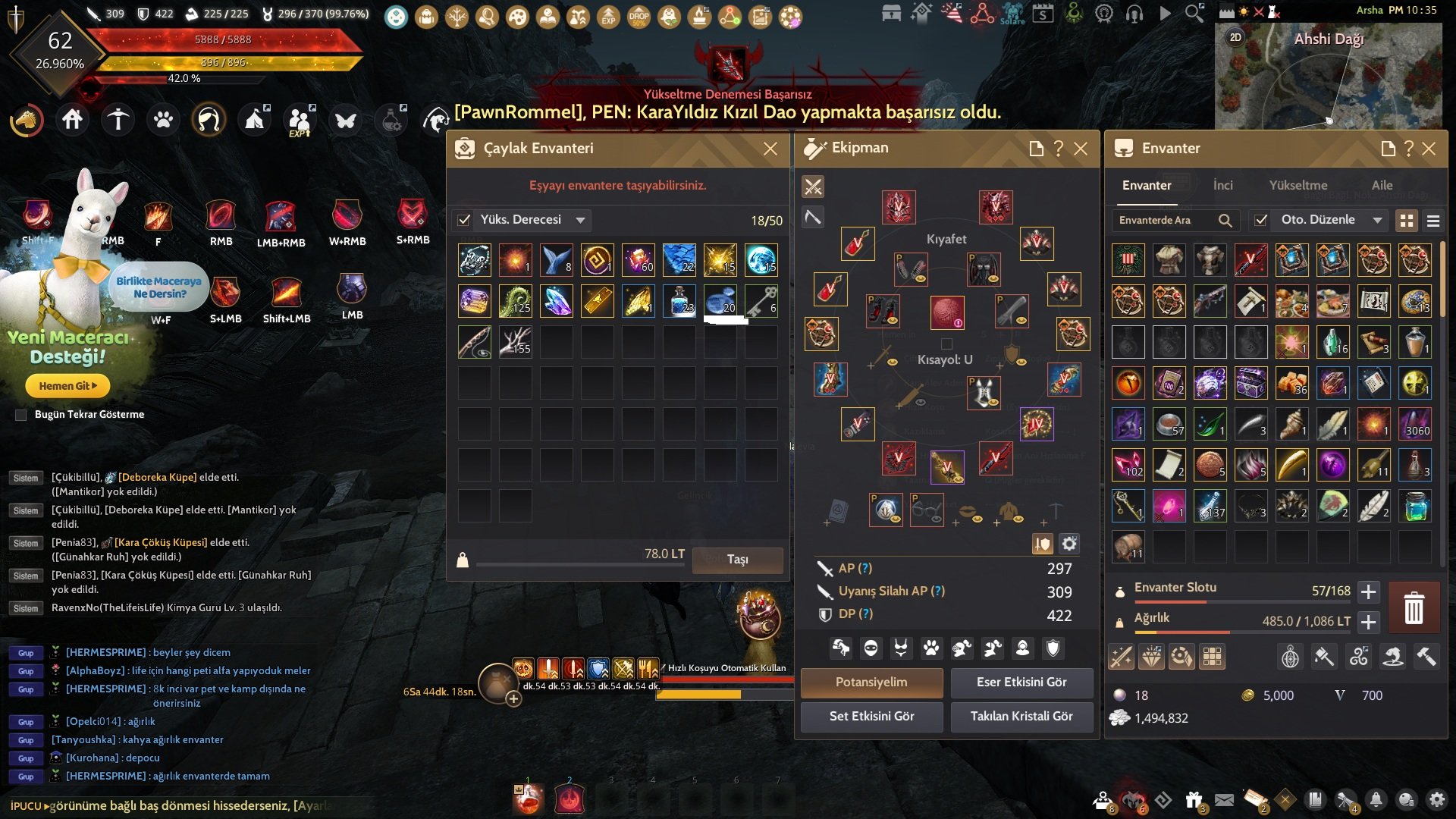Open the Aile inventory tab
This screenshot has width=1456, height=819.
click(x=1382, y=186)
